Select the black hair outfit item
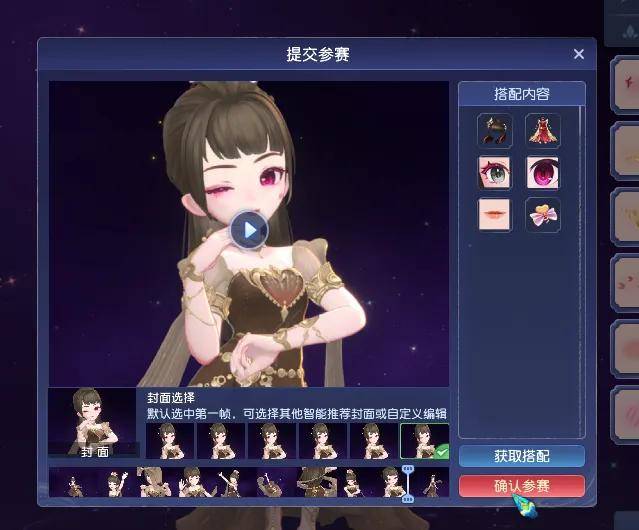Viewport: 639px width, 530px height. tap(494, 130)
